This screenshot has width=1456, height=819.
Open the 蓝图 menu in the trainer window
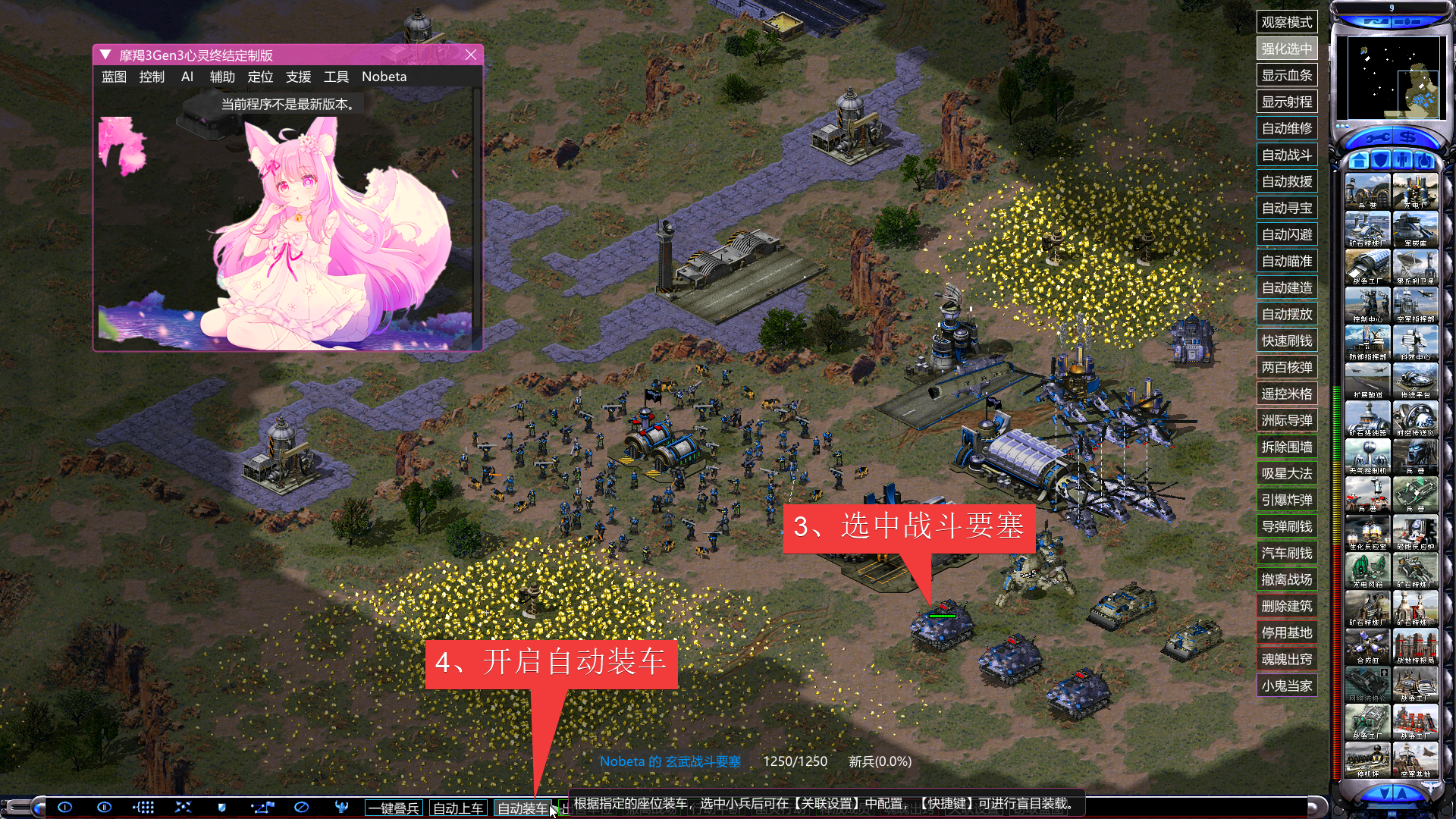pos(114,77)
